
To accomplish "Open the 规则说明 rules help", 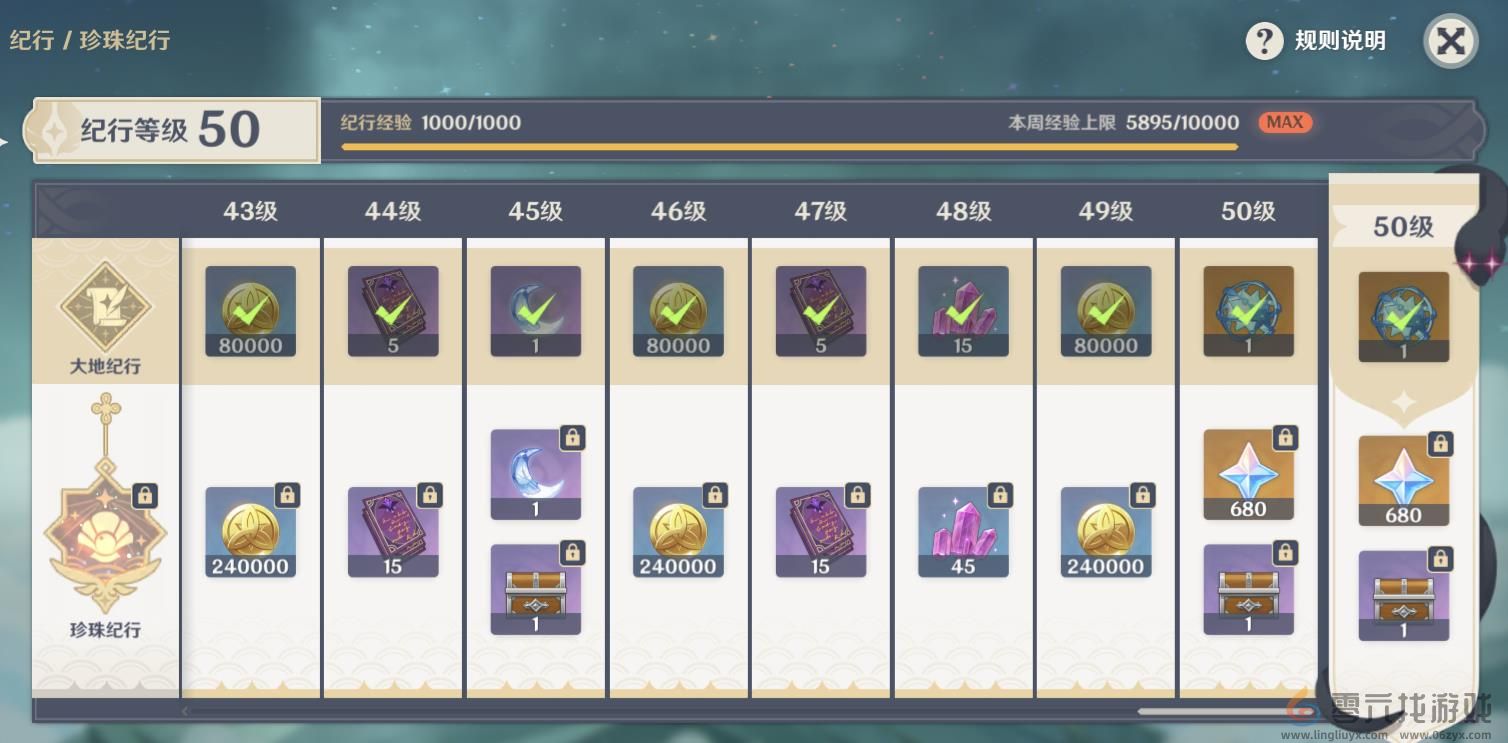I will click(x=1316, y=41).
